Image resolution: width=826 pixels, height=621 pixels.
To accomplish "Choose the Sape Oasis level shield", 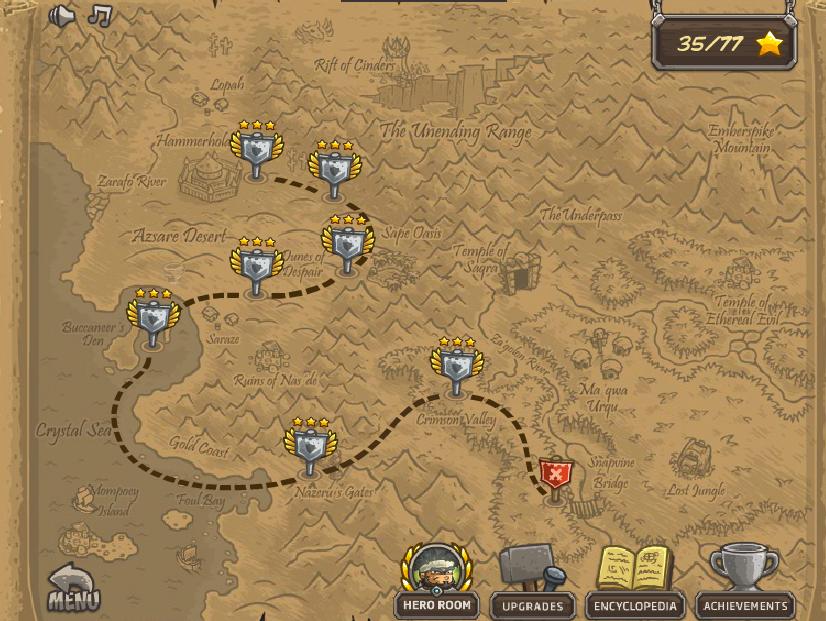I will (347, 244).
